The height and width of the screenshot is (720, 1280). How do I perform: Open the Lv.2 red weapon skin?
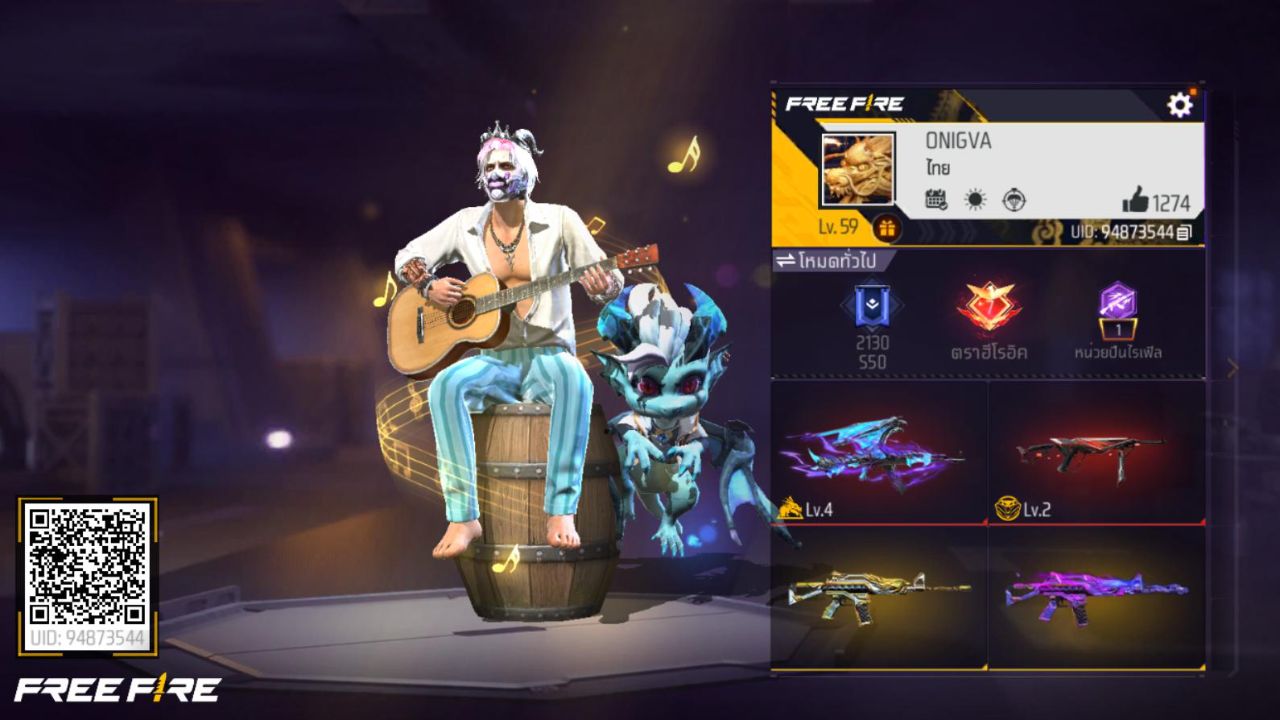(x=1100, y=450)
